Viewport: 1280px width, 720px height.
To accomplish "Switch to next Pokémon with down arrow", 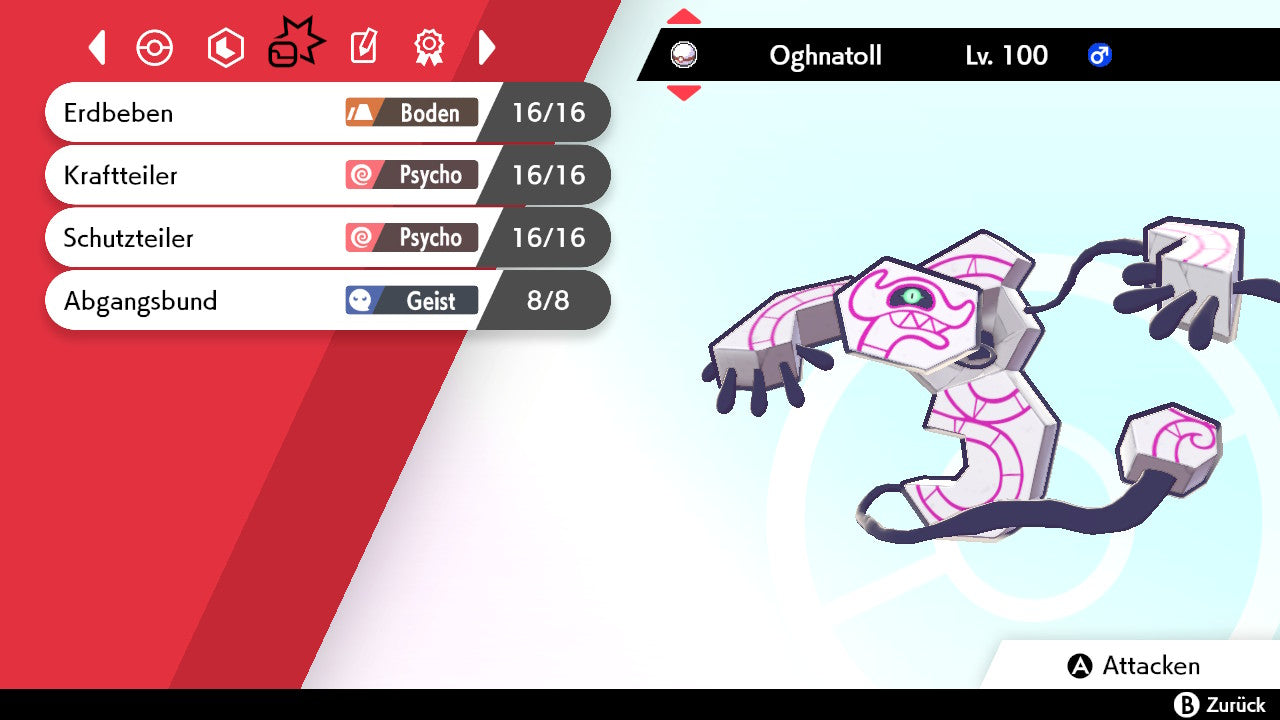I will (x=683, y=93).
